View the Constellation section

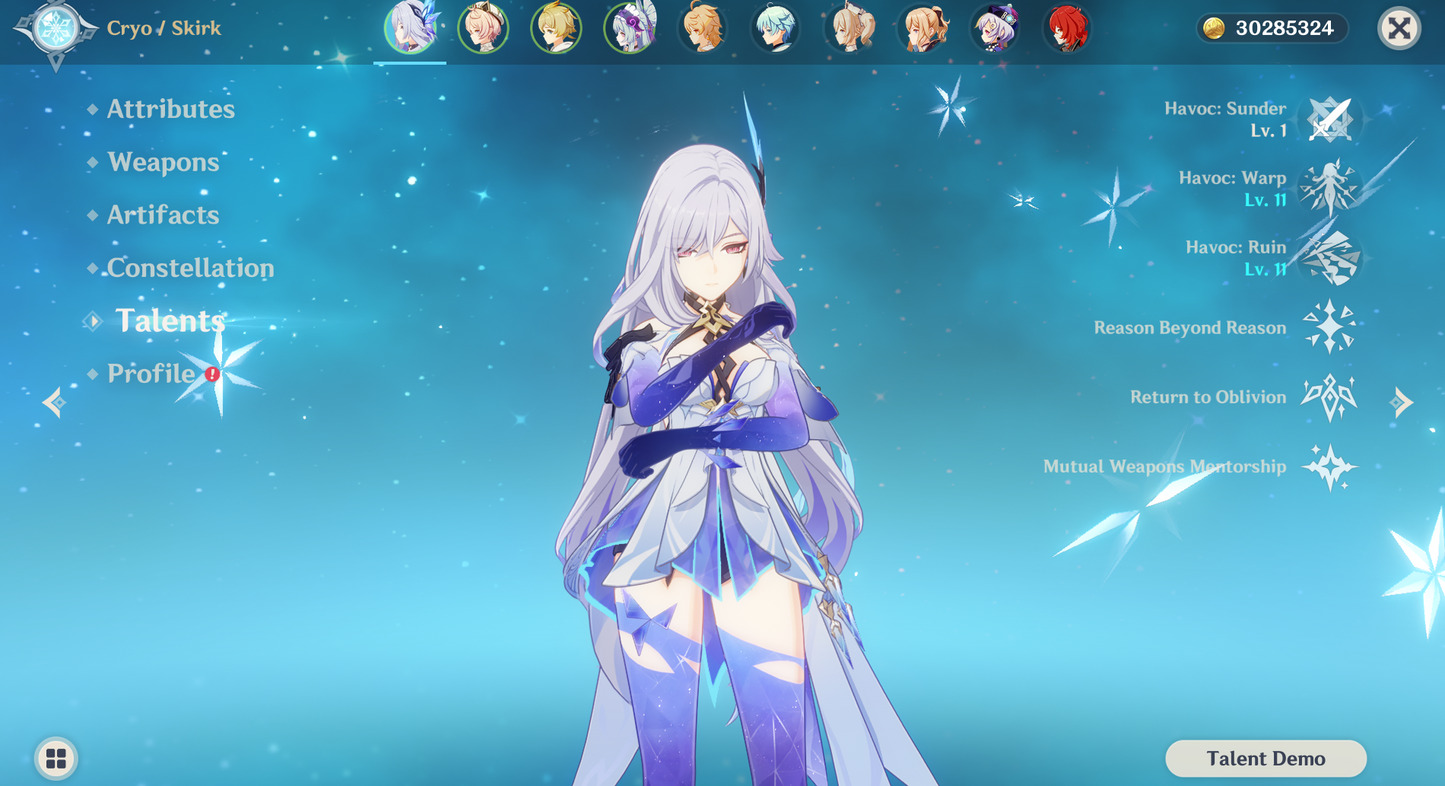pos(190,268)
